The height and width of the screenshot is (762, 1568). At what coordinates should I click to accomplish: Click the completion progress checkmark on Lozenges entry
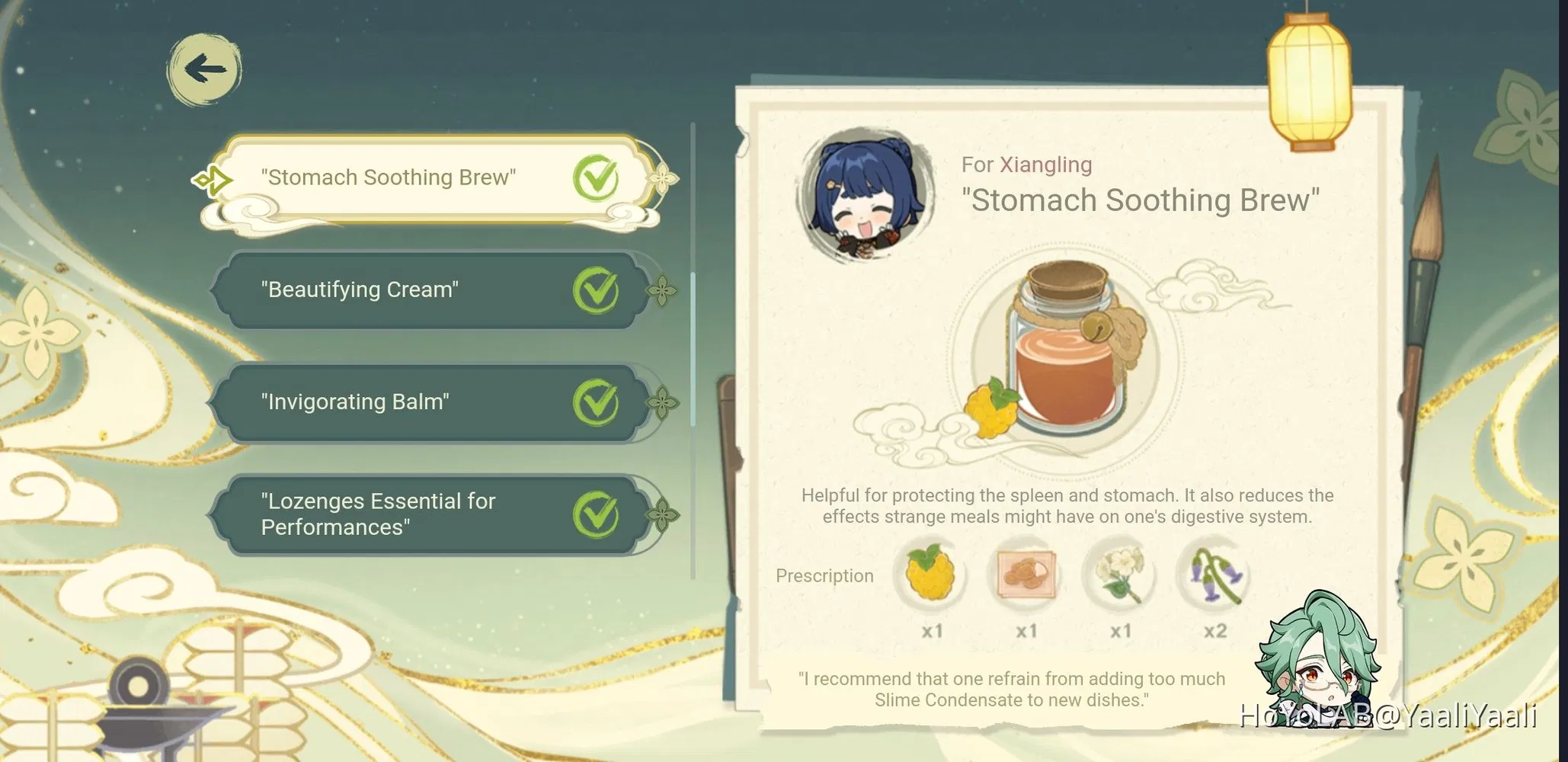click(x=597, y=513)
